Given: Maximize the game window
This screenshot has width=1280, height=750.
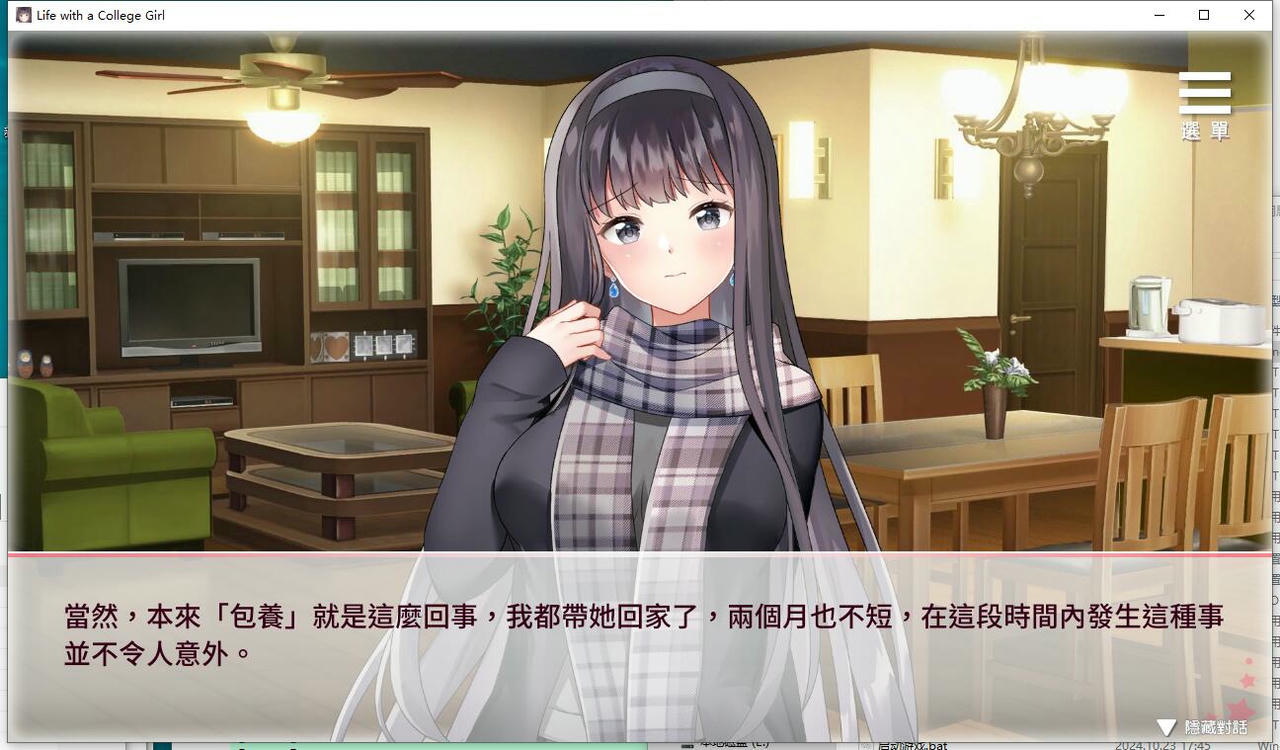Looking at the screenshot, I should pyautogui.click(x=1204, y=15).
